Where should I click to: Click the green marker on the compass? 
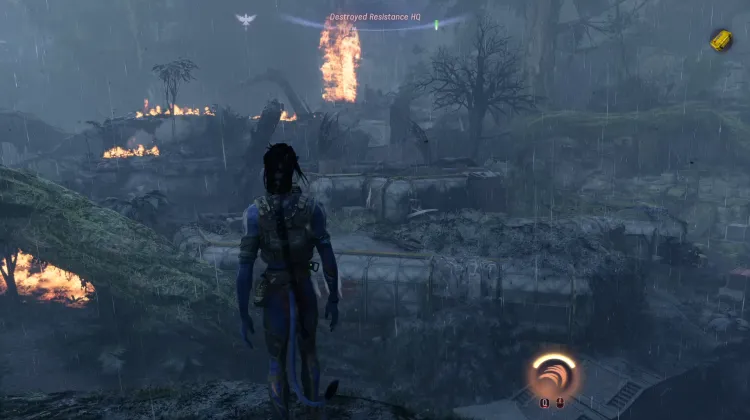tap(437, 22)
